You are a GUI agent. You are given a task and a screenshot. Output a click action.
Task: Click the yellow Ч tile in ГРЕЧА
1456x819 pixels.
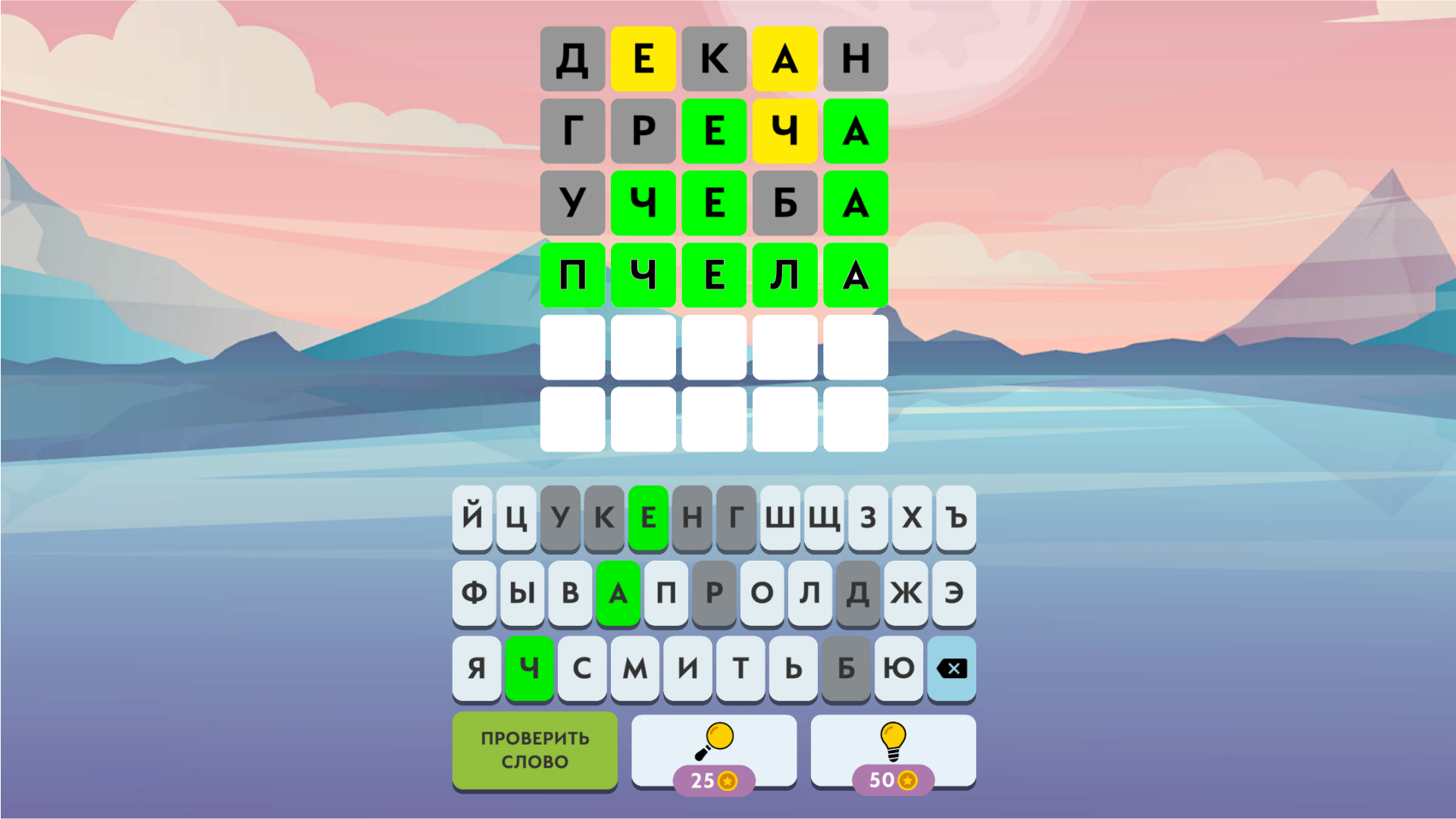[784, 132]
